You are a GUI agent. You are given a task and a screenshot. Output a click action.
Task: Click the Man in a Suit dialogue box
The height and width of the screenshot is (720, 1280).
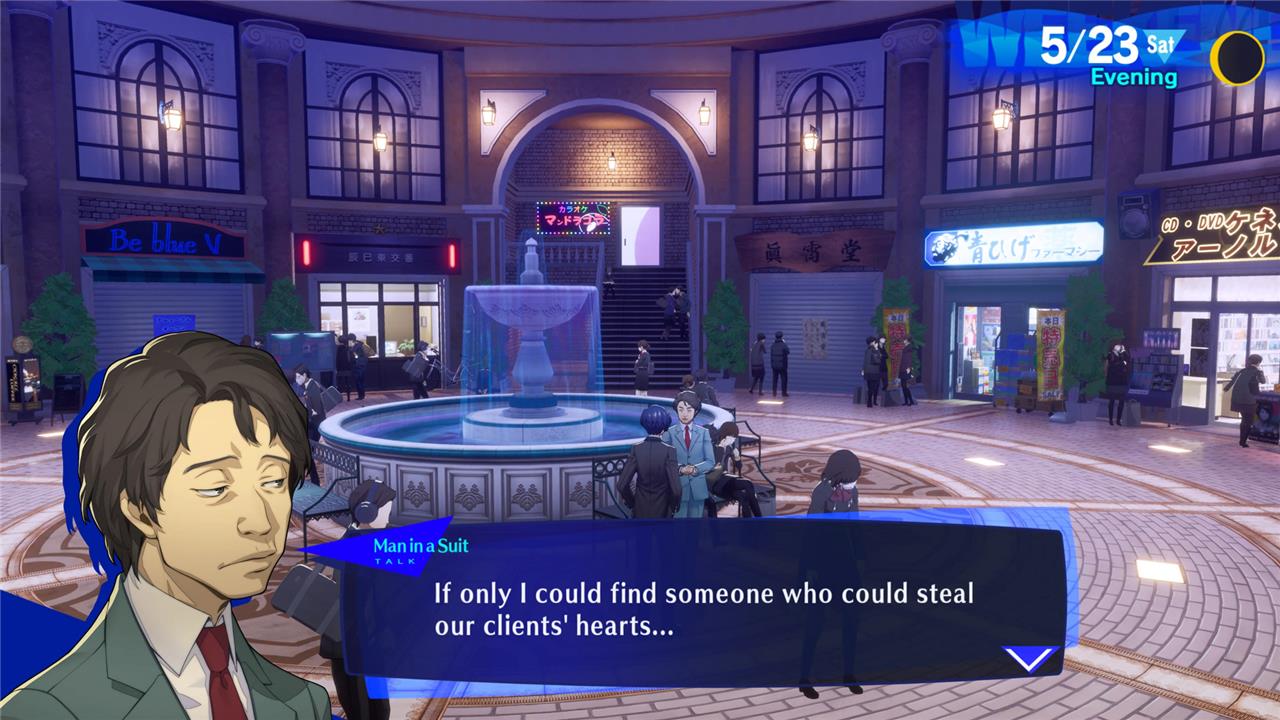700,605
